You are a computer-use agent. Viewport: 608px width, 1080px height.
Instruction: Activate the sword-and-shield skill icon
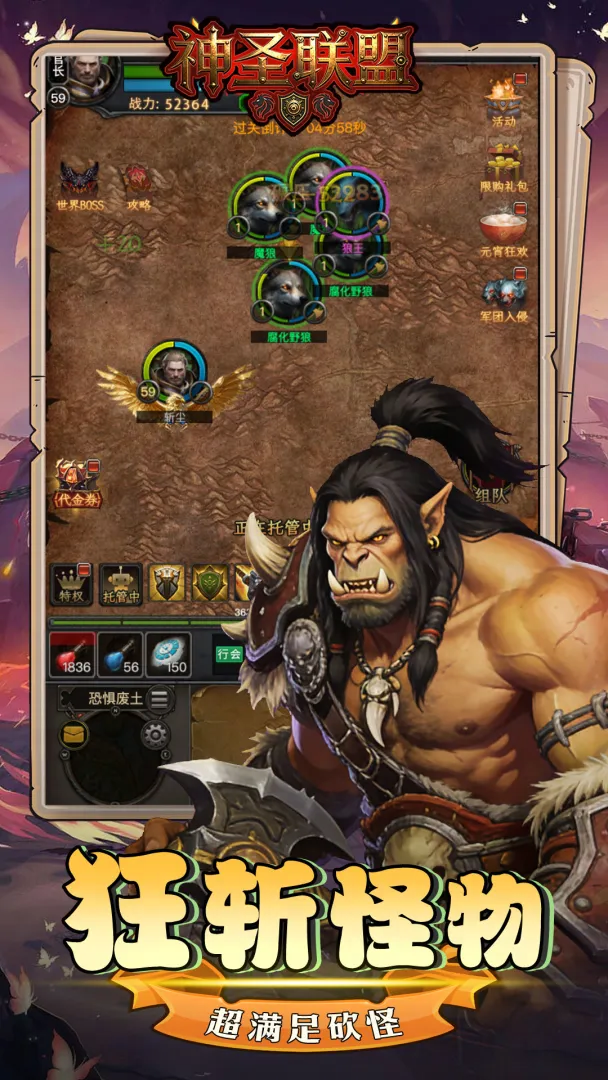[167, 583]
